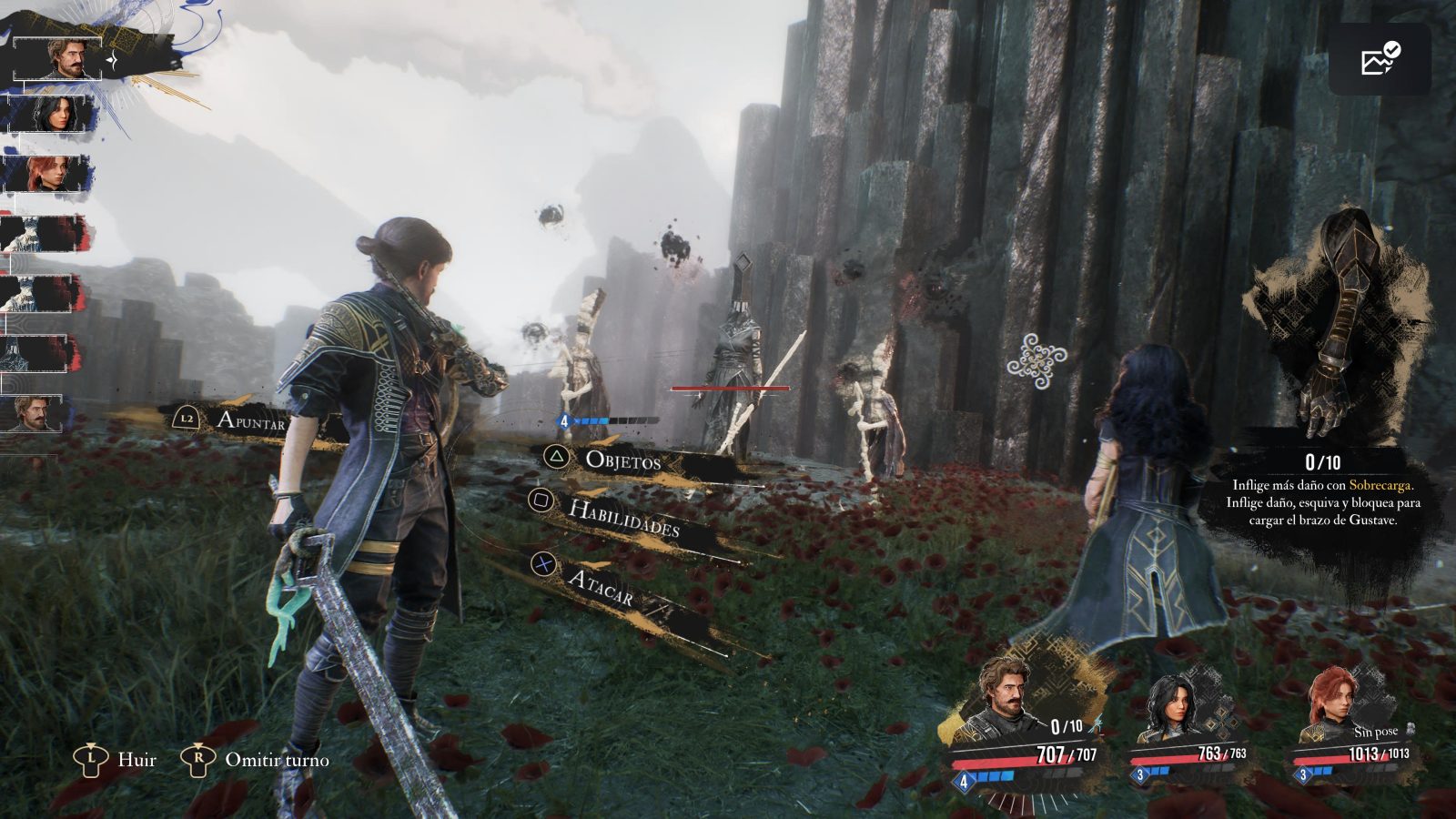Open the Objetos menu

622,460
